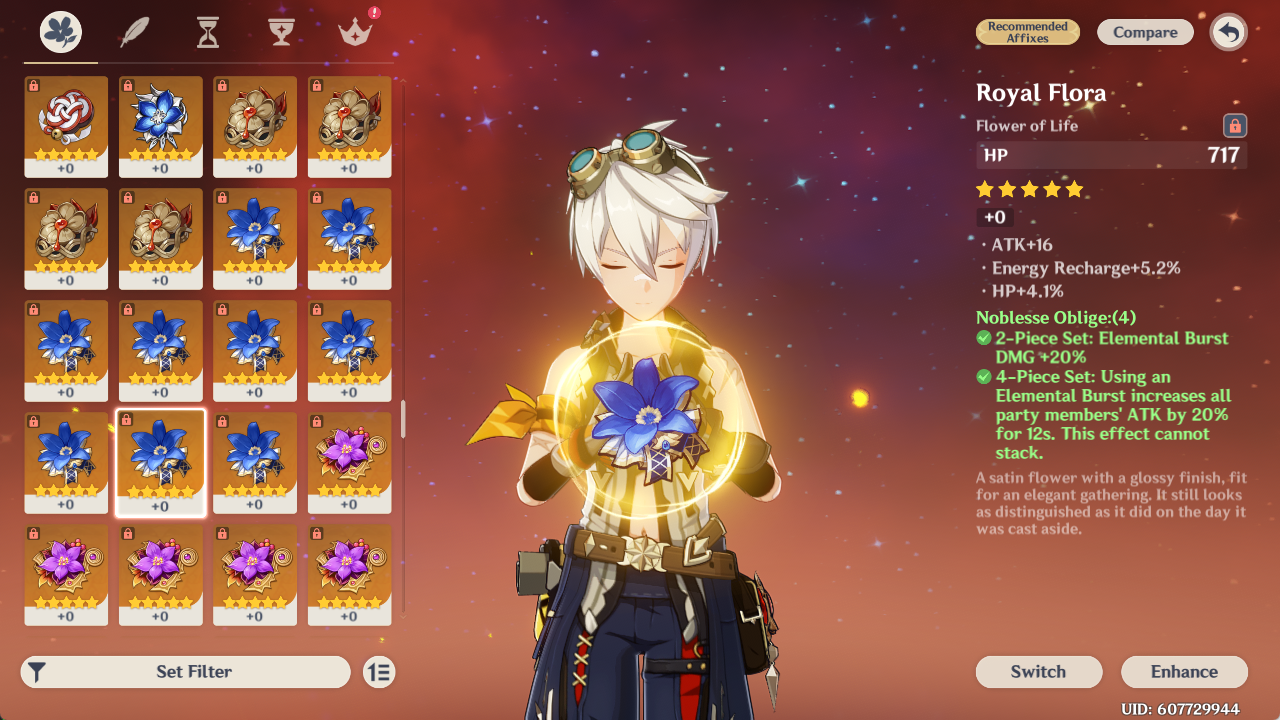Show Recommended Affixes

(1028, 32)
